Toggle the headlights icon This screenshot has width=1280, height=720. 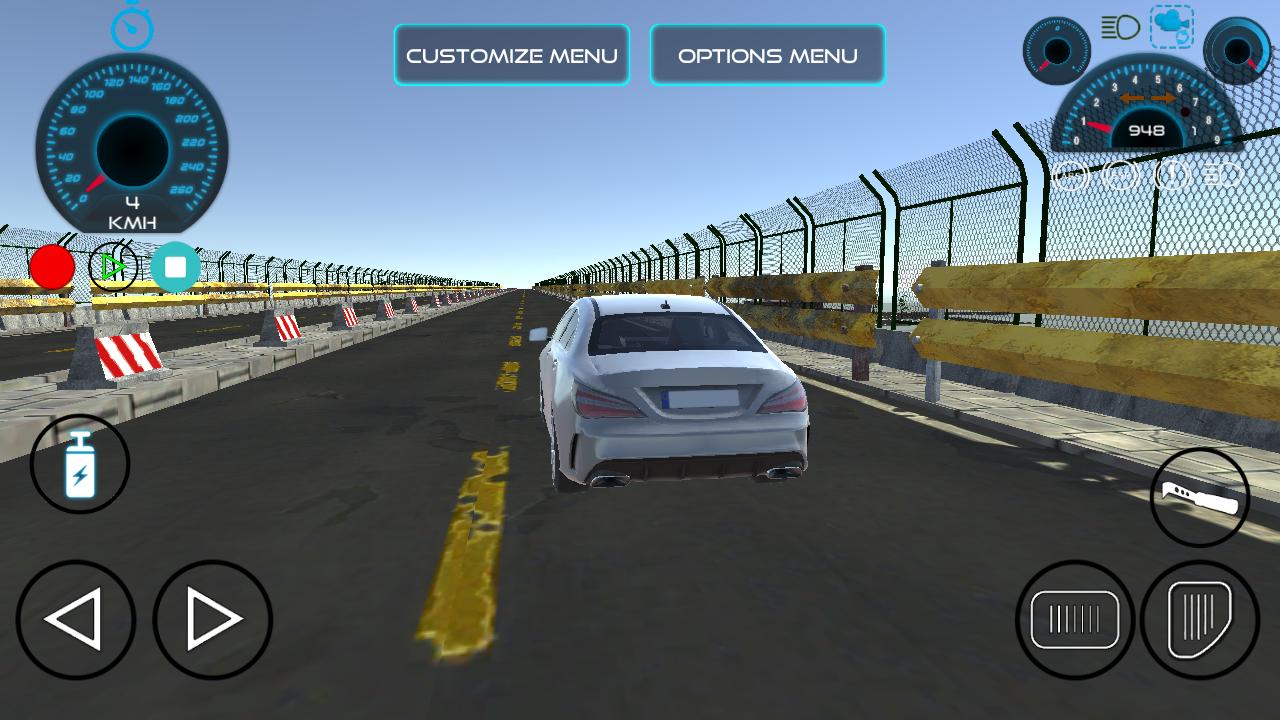[x=1121, y=27]
